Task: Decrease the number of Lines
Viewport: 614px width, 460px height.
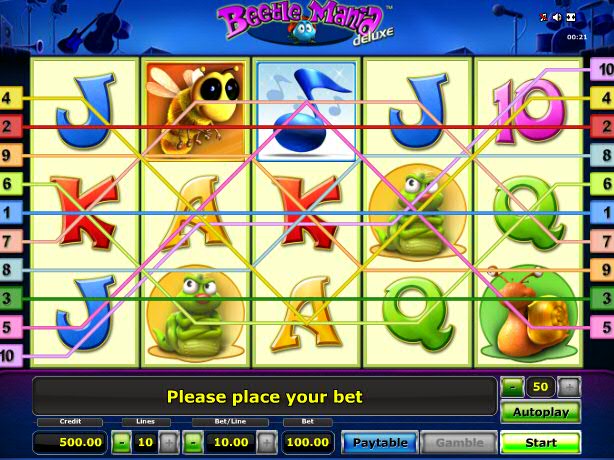Action: click(x=120, y=441)
